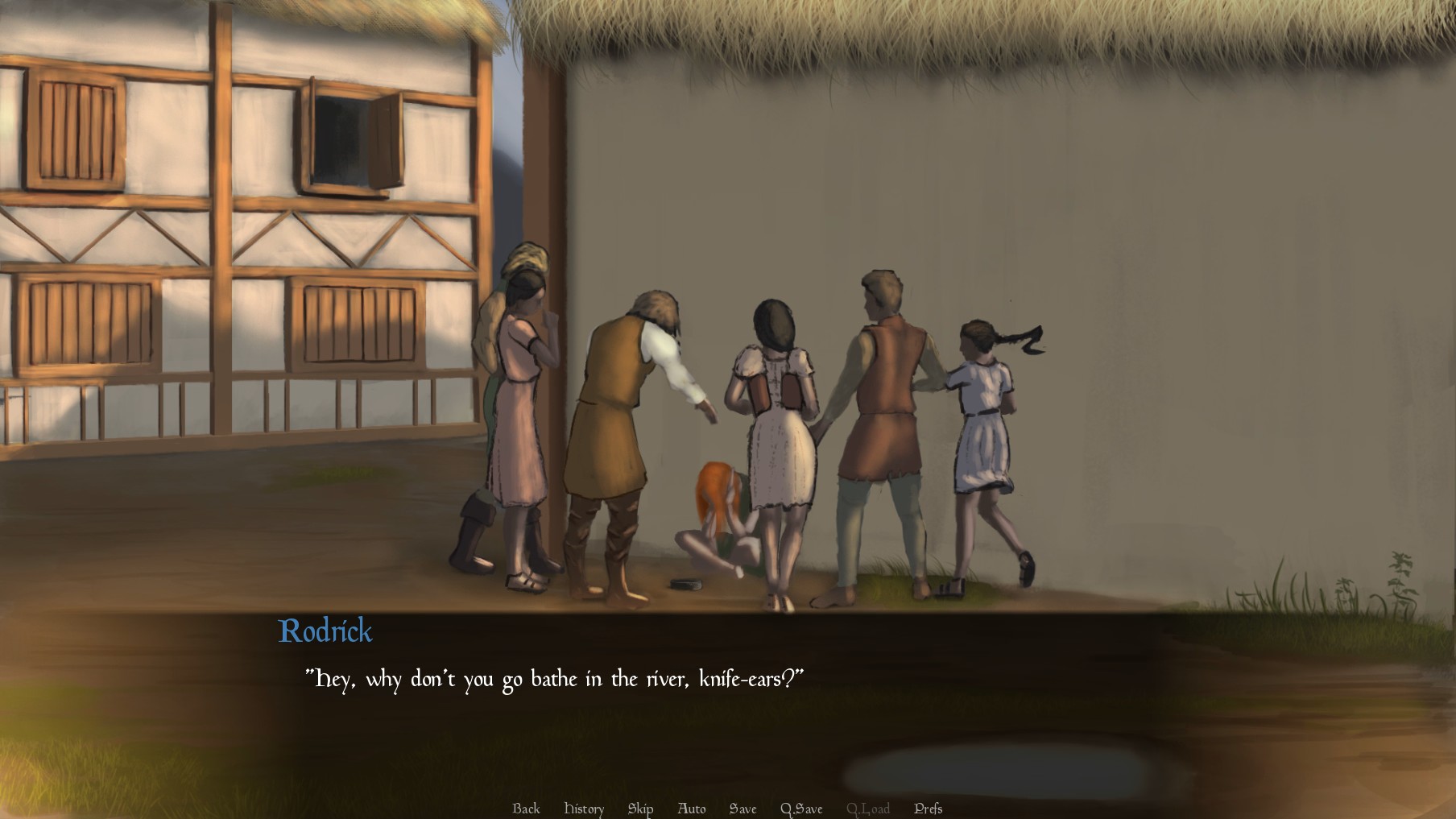Turn on Auto-advance
The height and width of the screenshot is (819, 1456).
click(x=692, y=809)
